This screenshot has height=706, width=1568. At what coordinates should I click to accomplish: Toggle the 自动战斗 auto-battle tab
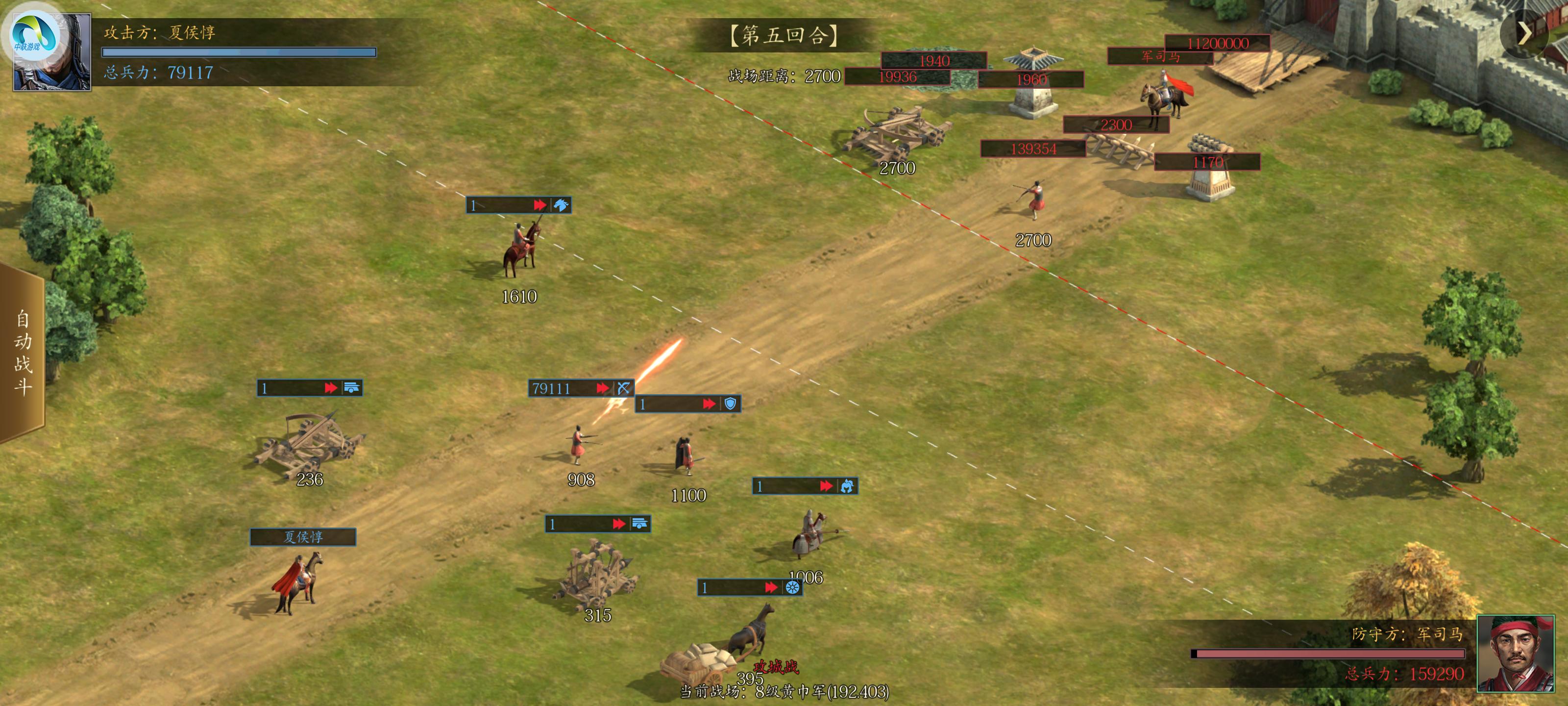pyautogui.click(x=23, y=353)
